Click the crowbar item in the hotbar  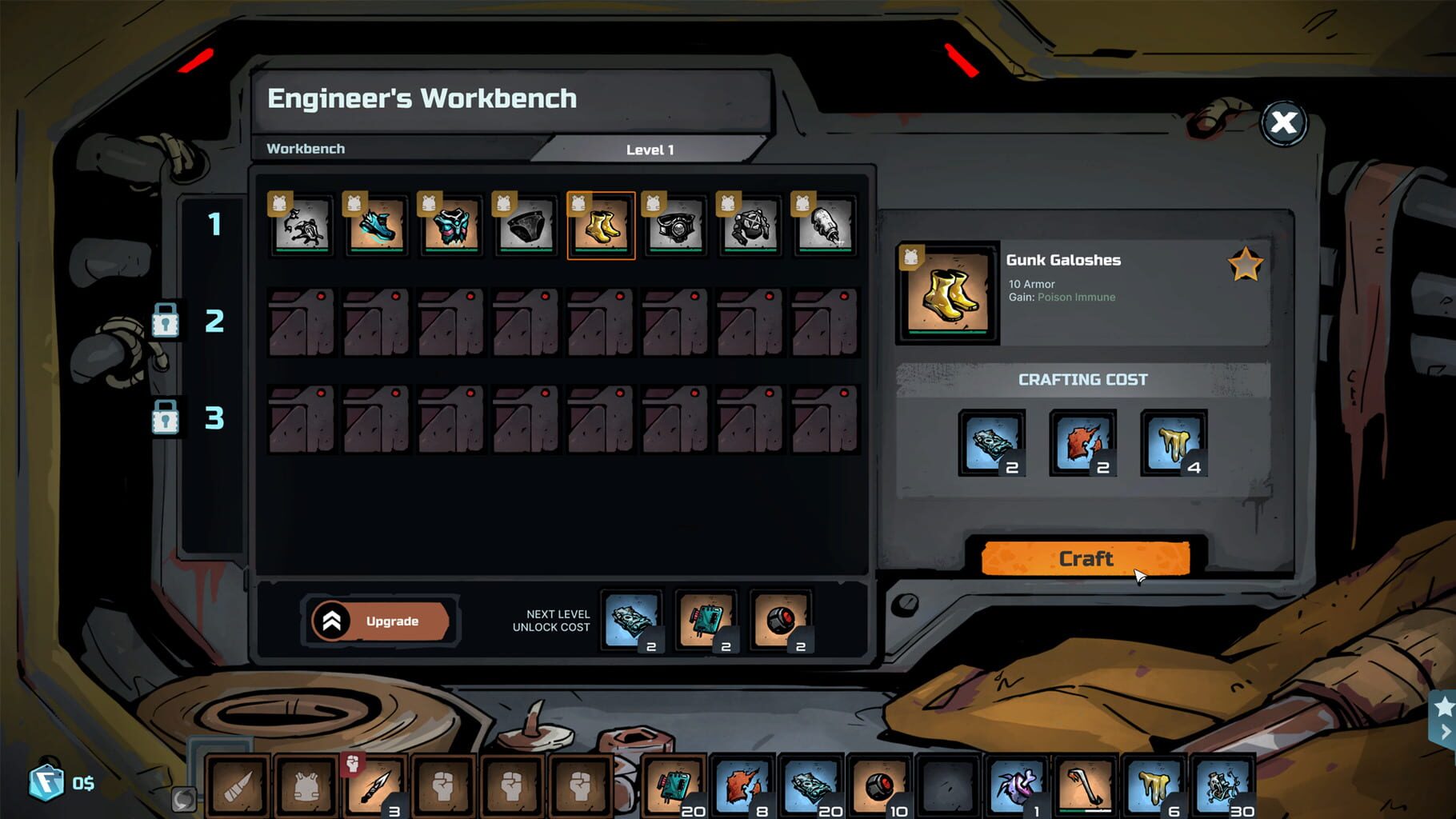pos(1084,786)
